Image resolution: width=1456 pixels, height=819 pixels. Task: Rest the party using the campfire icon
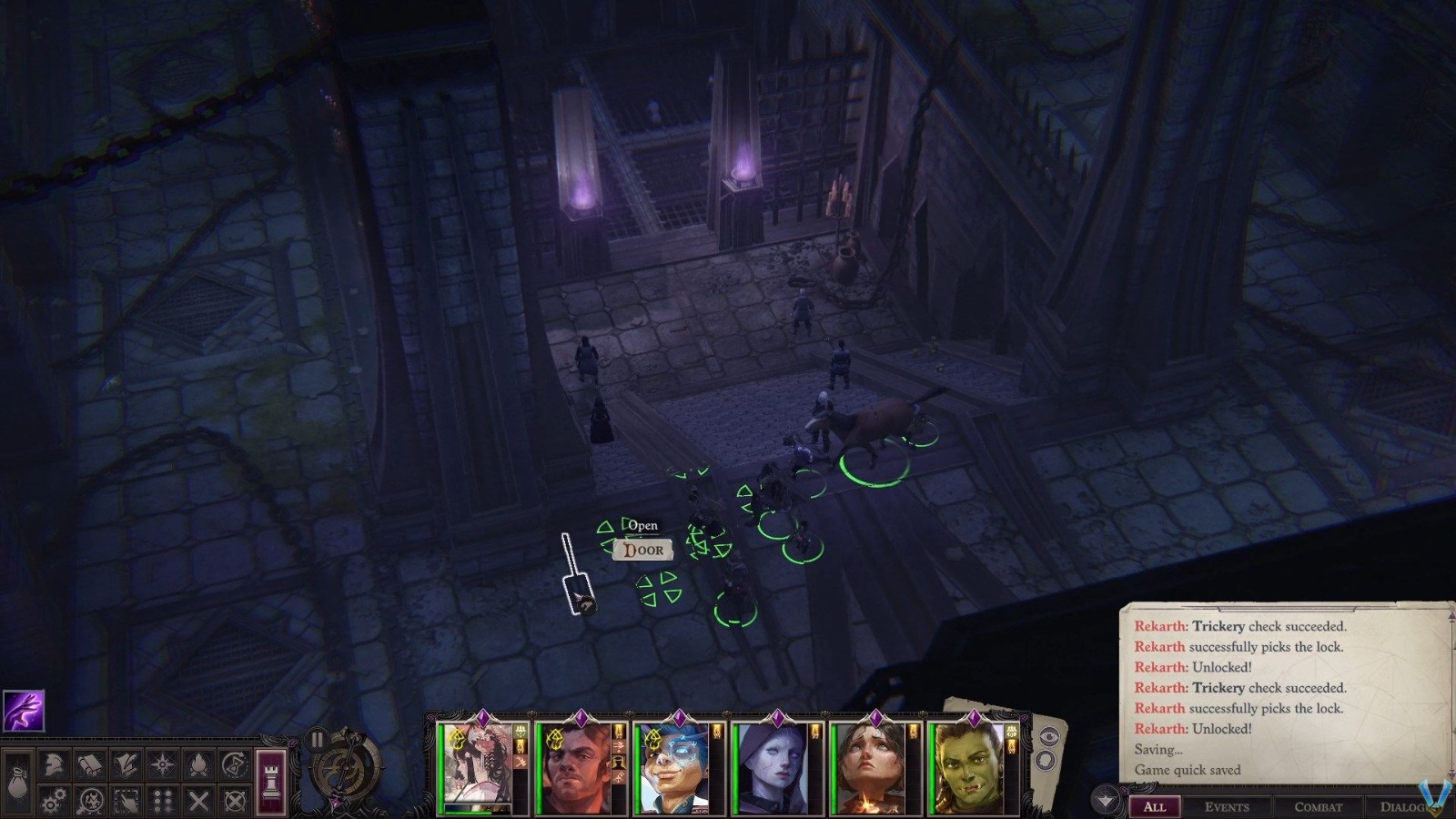pos(198,764)
